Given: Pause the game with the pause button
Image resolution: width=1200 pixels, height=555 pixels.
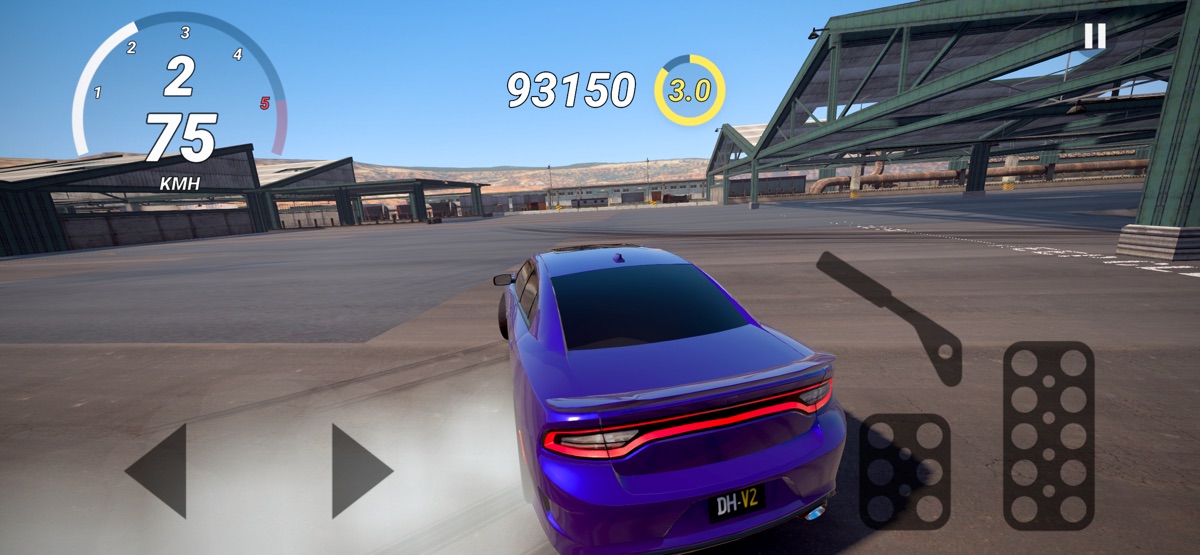Looking at the screenshot, I should pyautogui.click(x=1095, y=36).
